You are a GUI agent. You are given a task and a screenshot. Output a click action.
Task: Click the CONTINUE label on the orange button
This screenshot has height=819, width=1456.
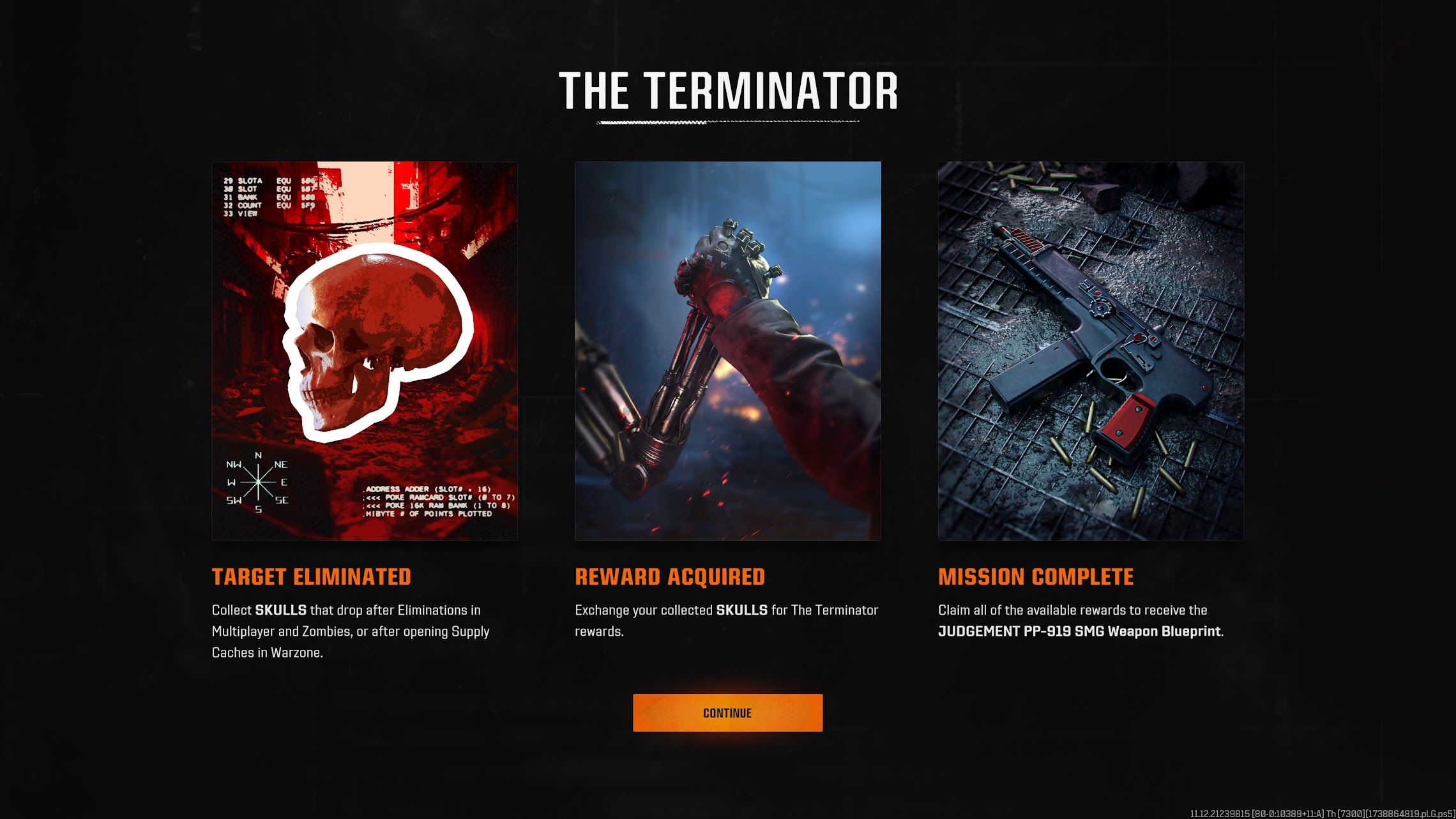click(x=727, y=713)
